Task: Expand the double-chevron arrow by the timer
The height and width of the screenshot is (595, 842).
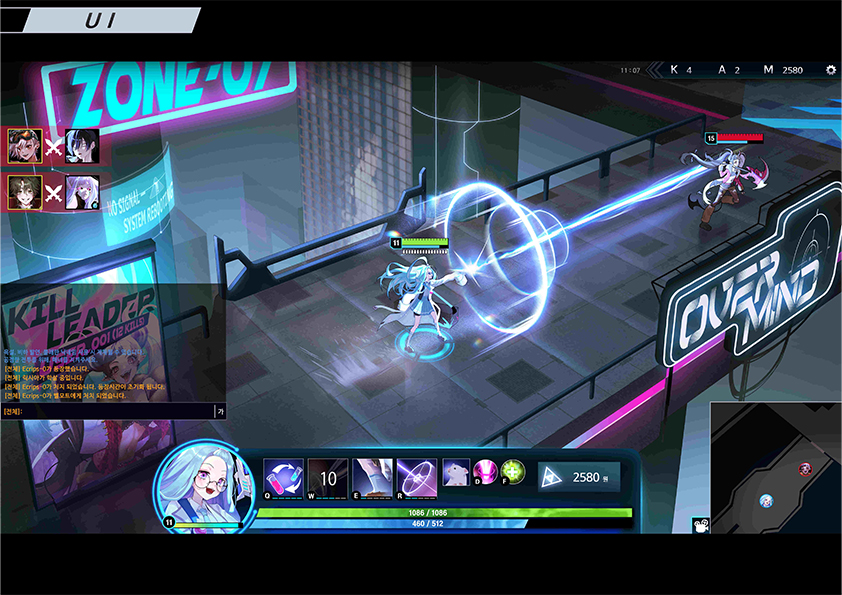Action: [x=655, y=70]
